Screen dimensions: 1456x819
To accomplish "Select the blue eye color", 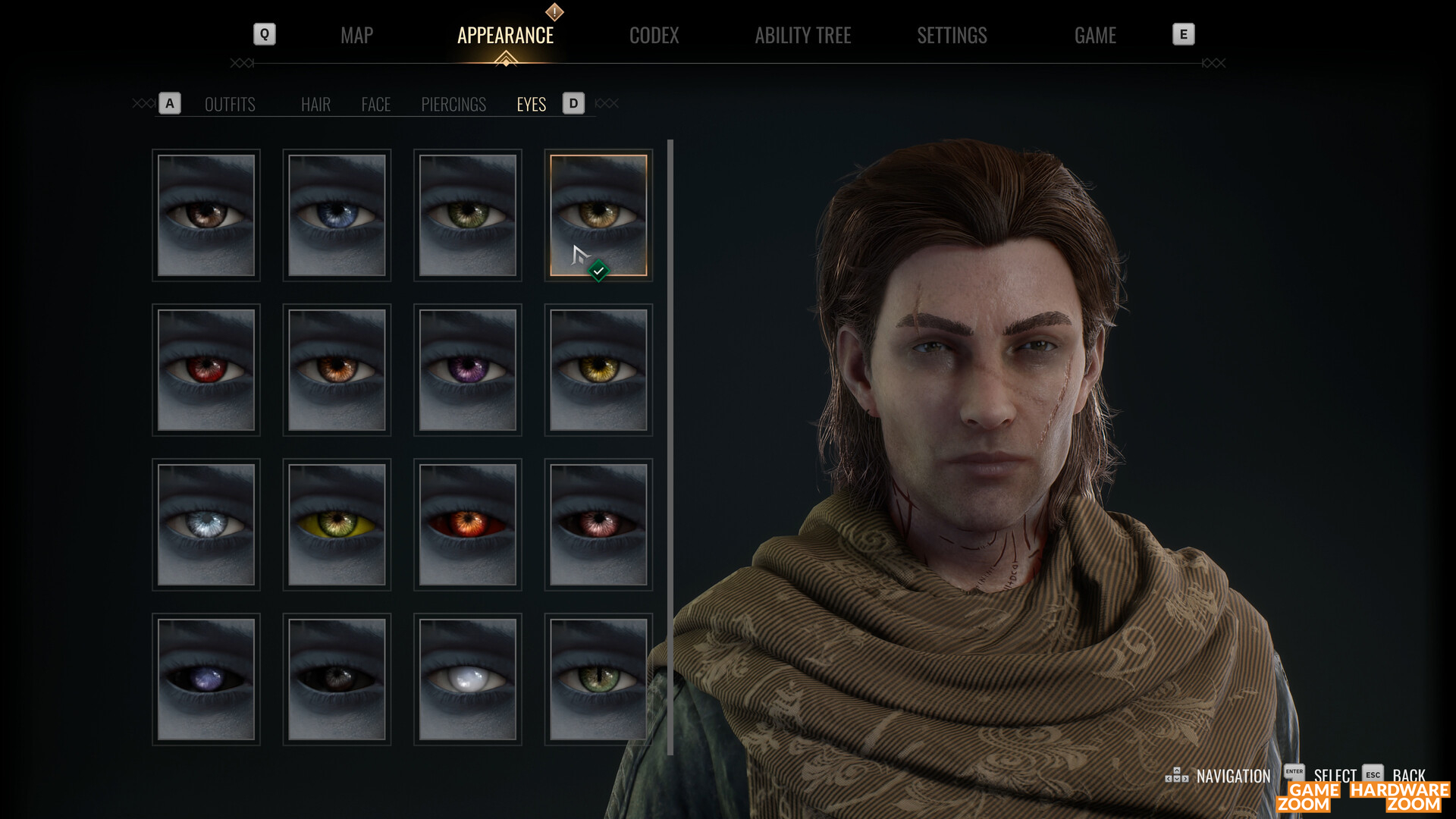I will [337, 215].
